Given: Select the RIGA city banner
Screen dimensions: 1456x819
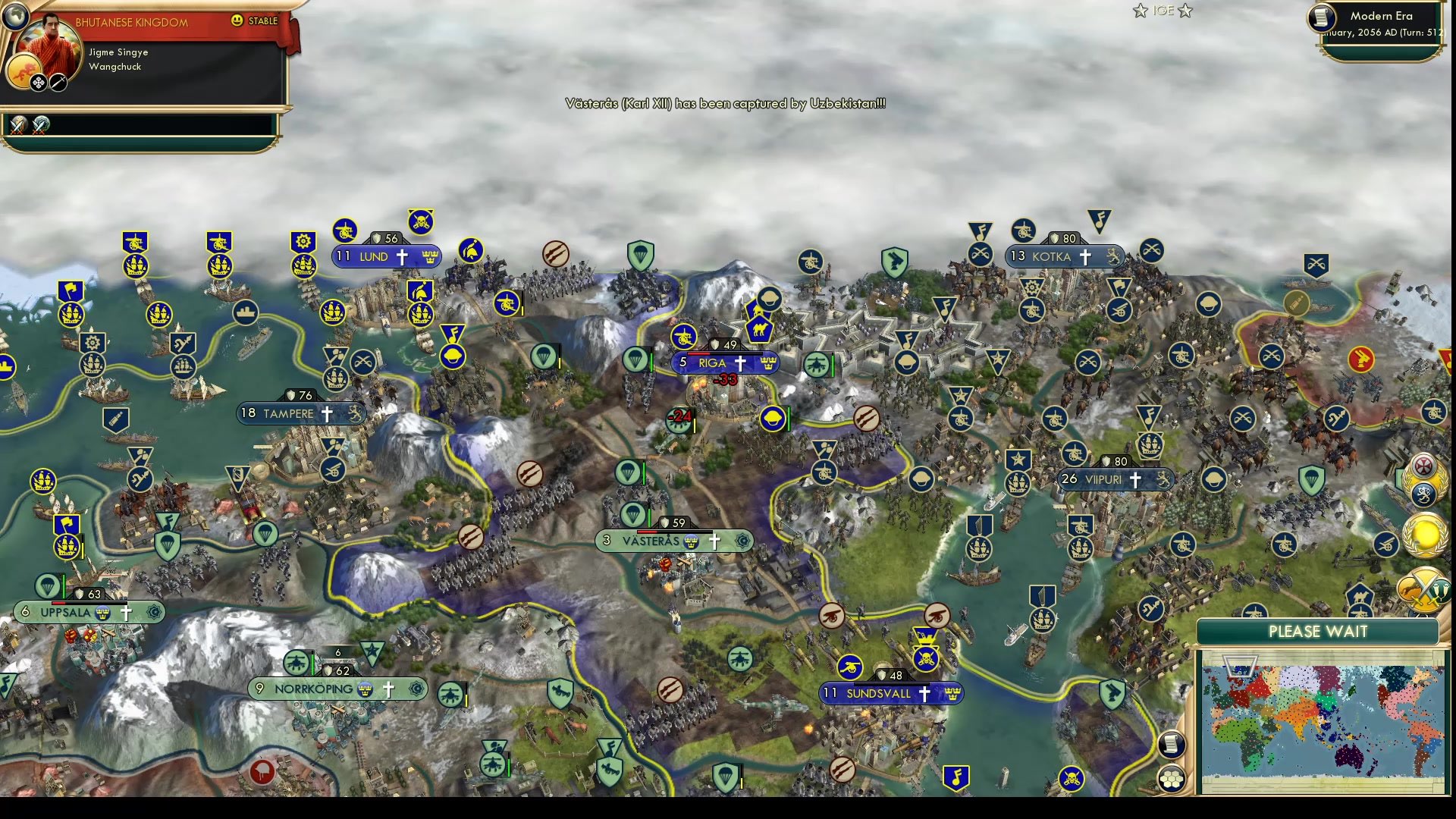Looking at the screenshot, I should (726, 362).
